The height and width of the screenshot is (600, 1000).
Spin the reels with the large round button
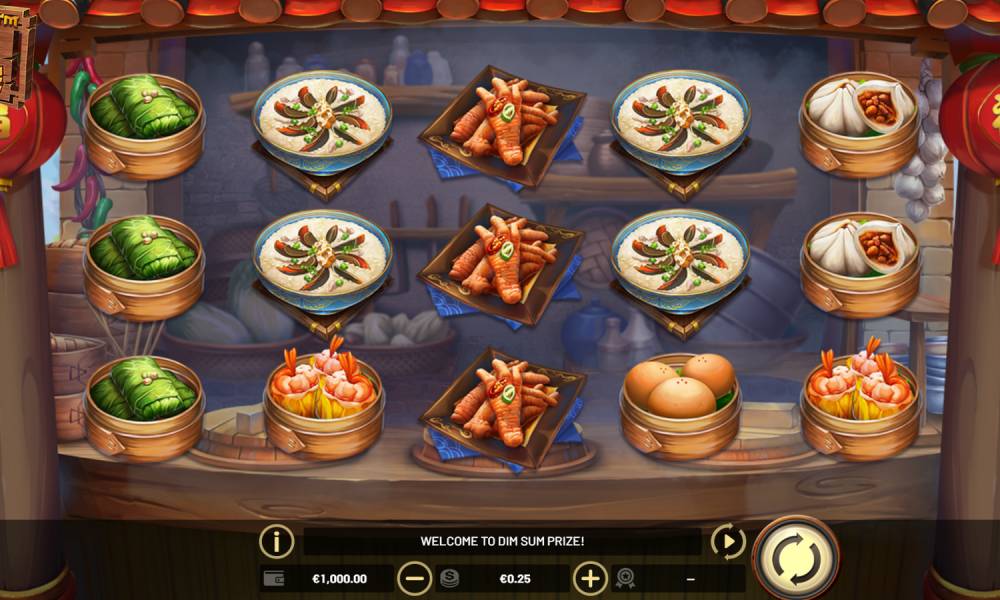pyautogui.click(x=796, y=556)
